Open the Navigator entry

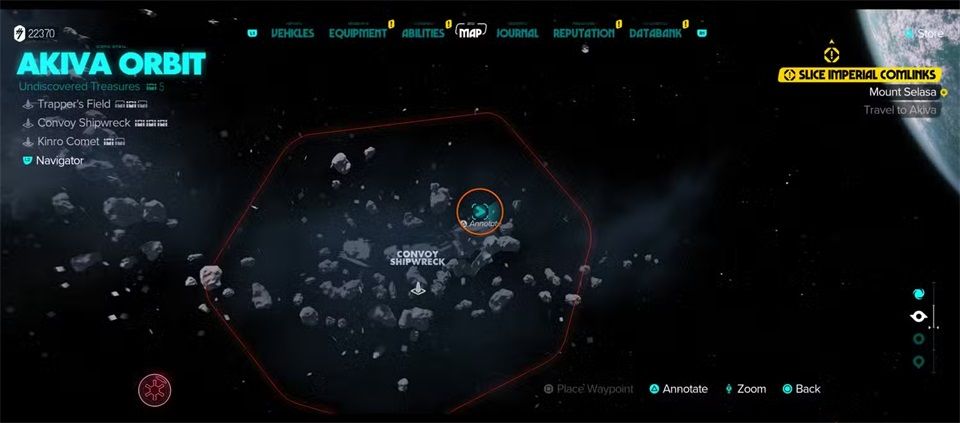pos(59,160)
